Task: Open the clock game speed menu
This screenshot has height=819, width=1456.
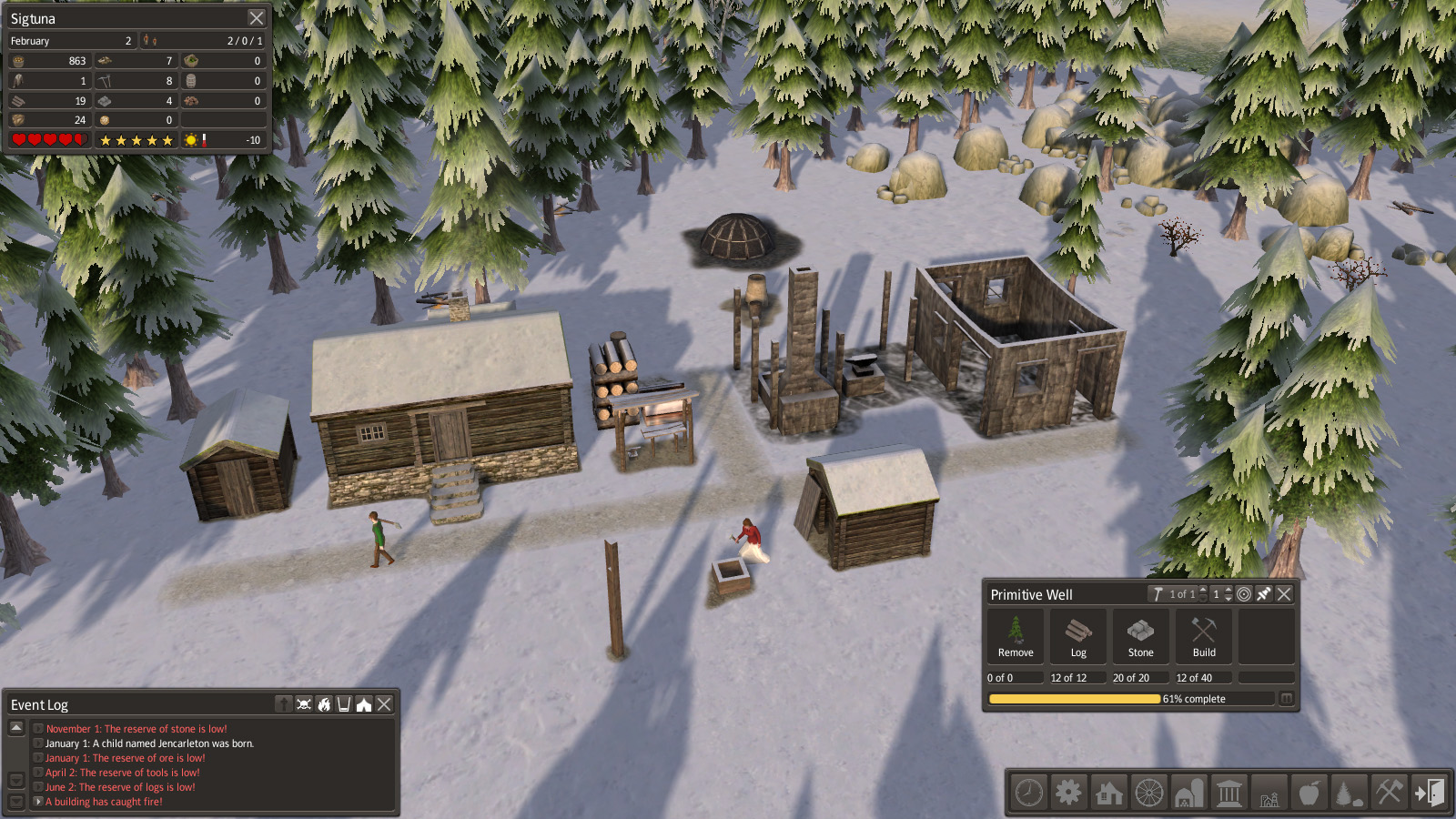Action: tap(1029, 793)
